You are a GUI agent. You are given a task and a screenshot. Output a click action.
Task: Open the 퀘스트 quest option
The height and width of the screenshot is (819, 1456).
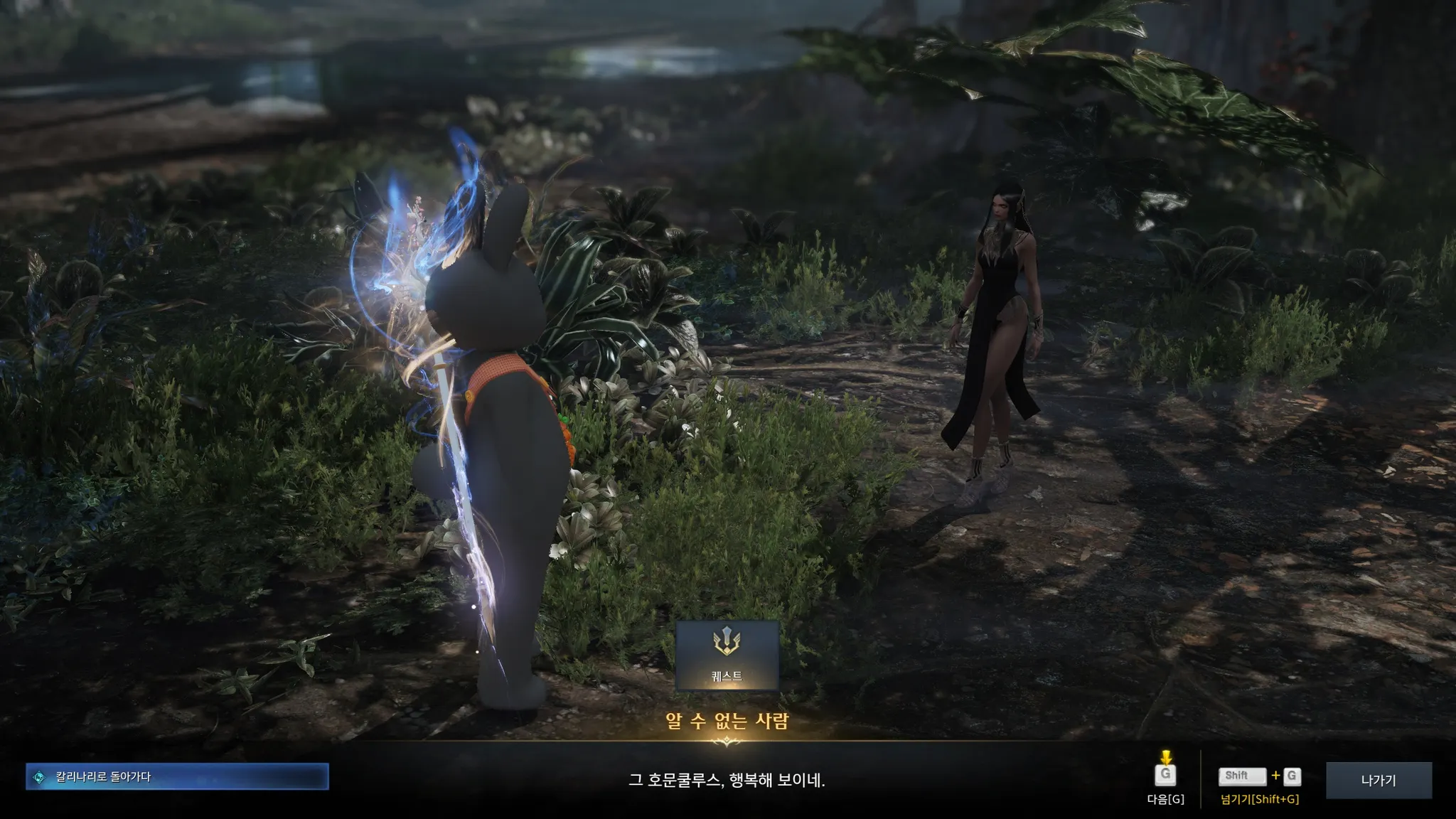point(727,655)
